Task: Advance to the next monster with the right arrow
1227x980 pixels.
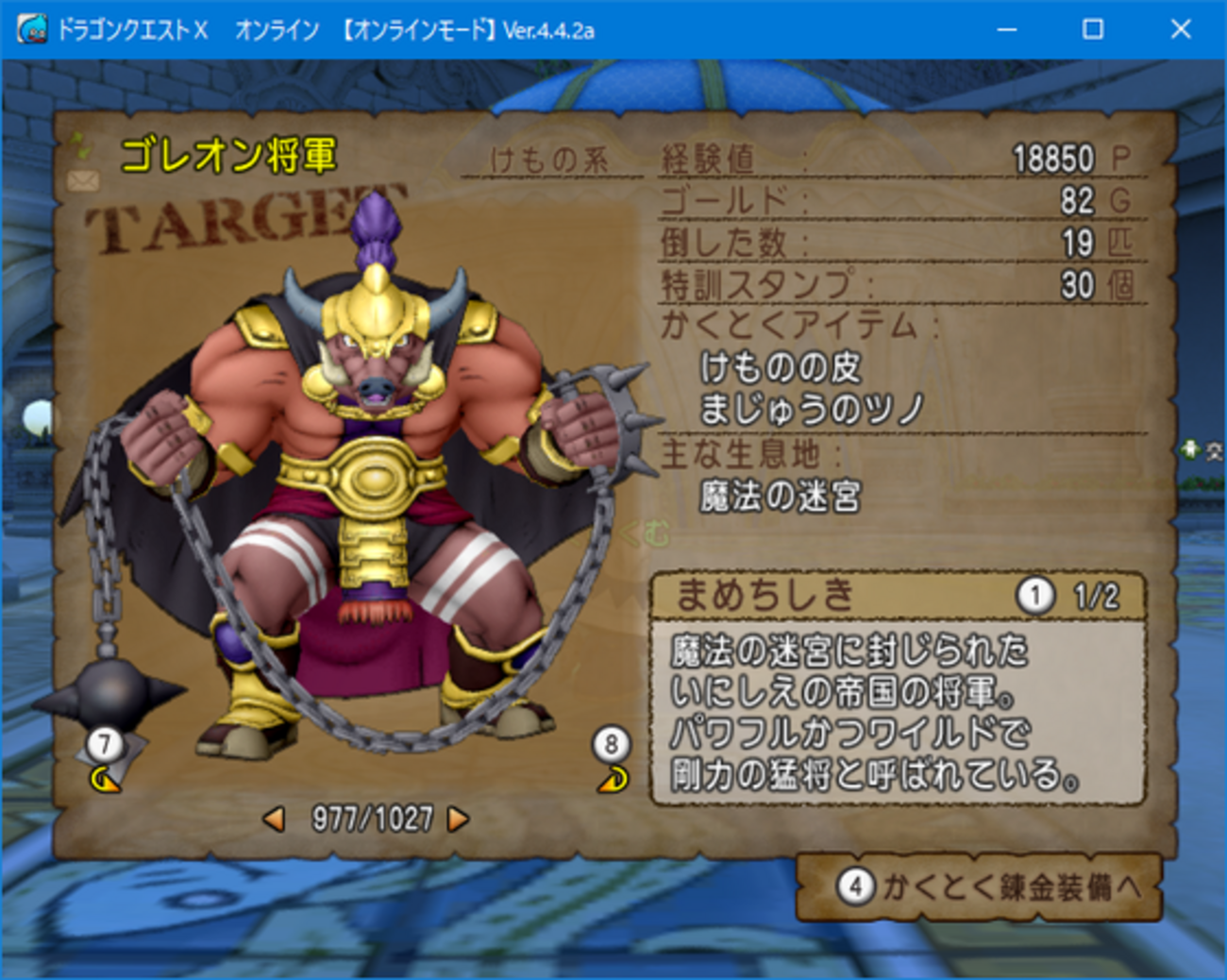Action: point(457,820)
